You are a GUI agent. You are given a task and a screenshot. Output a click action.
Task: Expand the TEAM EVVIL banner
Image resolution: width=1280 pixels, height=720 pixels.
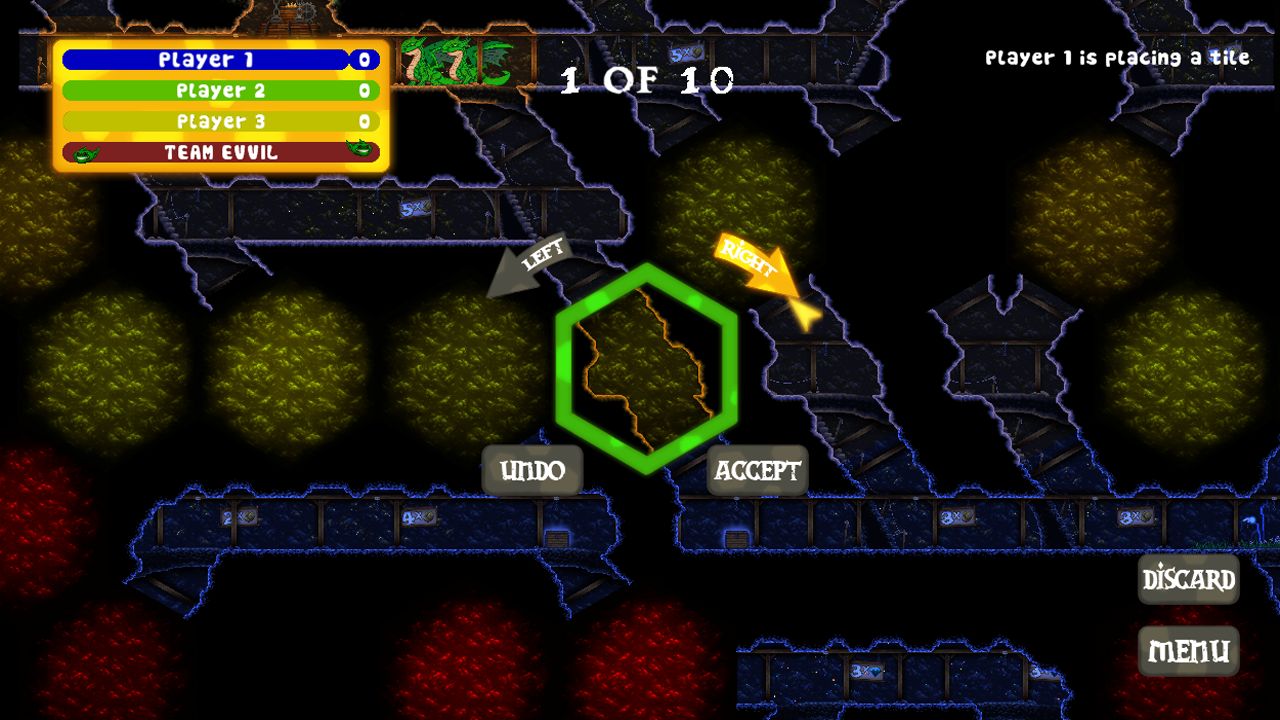(x=220, y=153)
